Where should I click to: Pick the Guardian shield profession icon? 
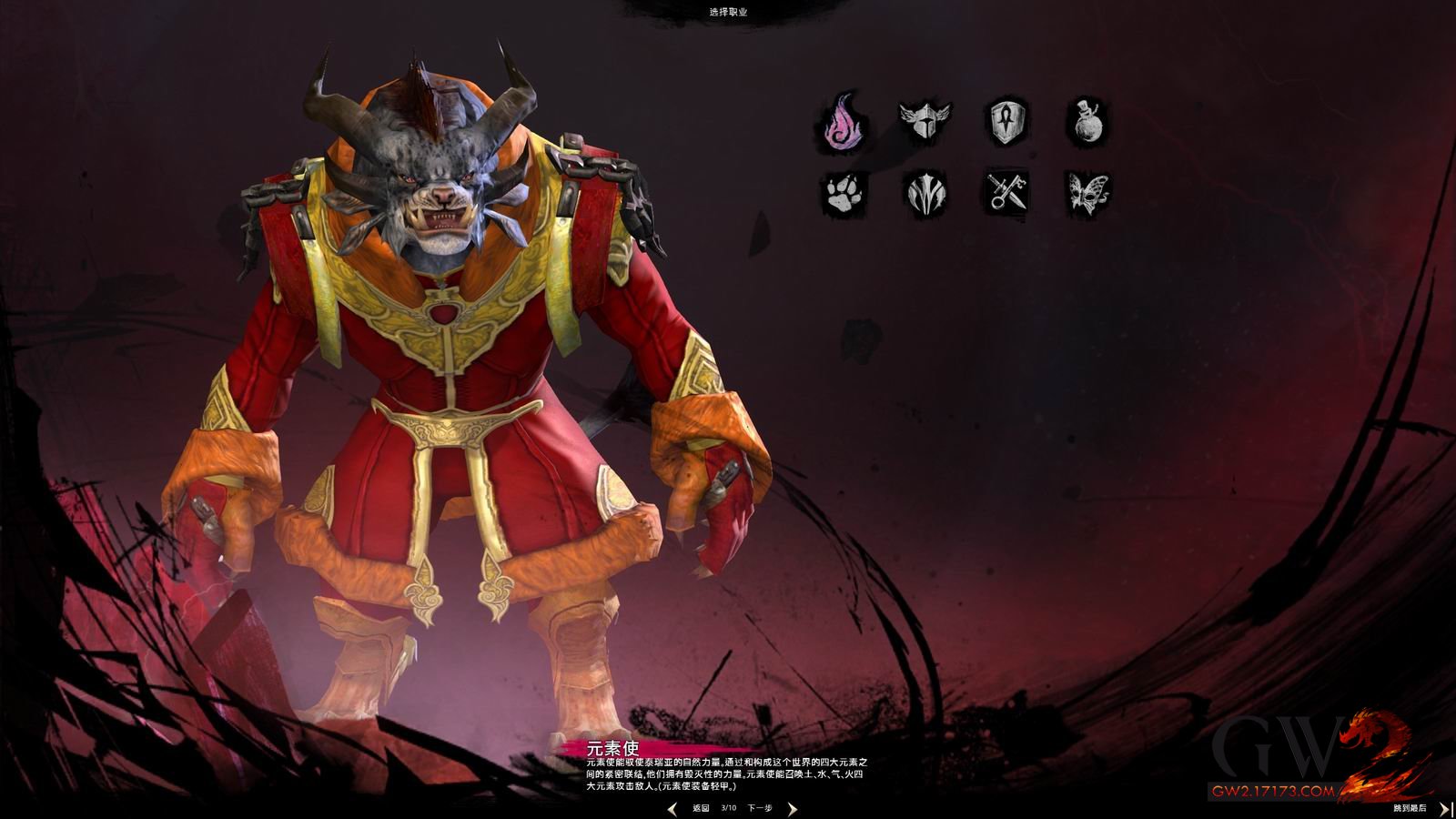click(1008, 121)
